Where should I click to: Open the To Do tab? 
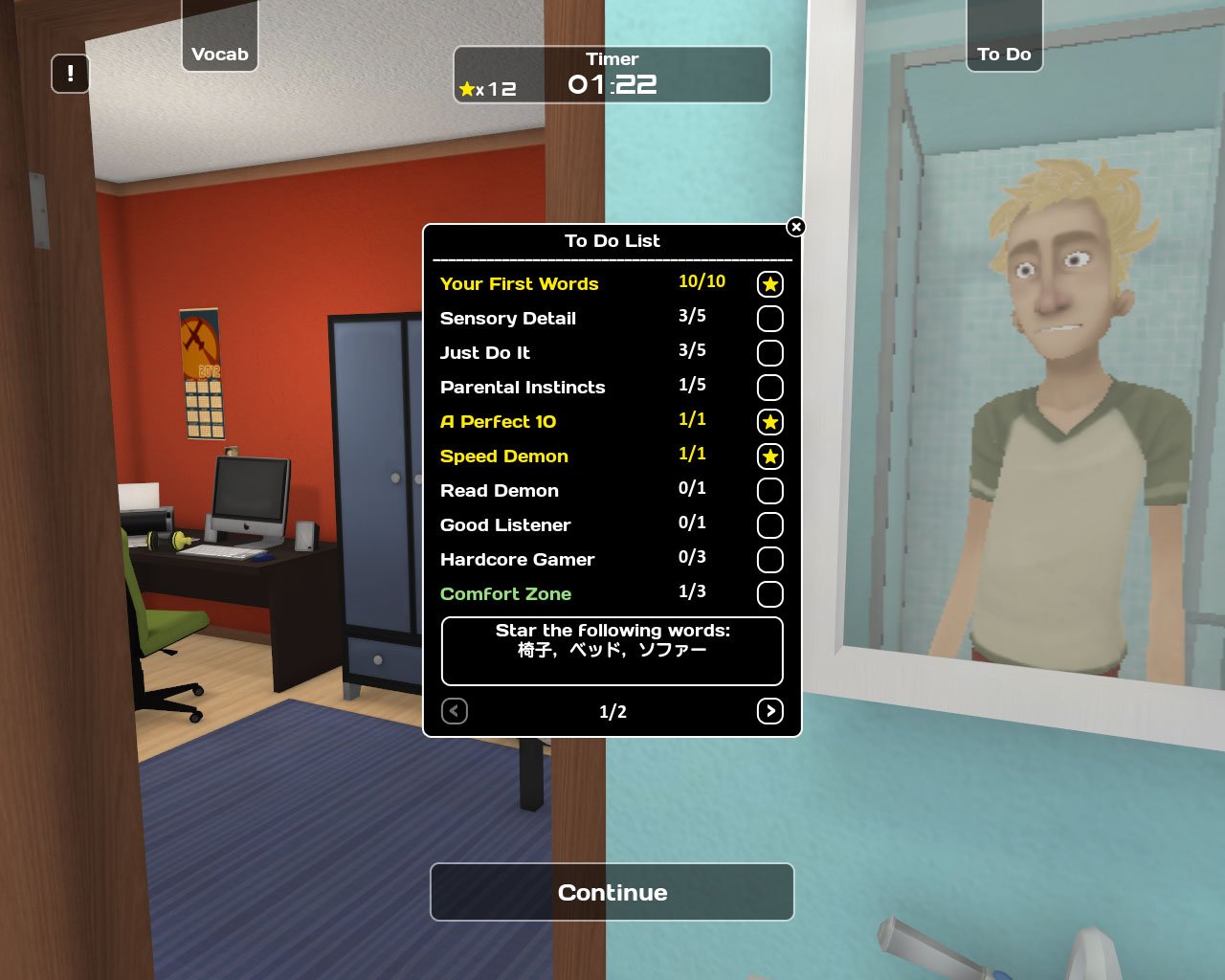pyautogui.click(x=1005, y=54)
